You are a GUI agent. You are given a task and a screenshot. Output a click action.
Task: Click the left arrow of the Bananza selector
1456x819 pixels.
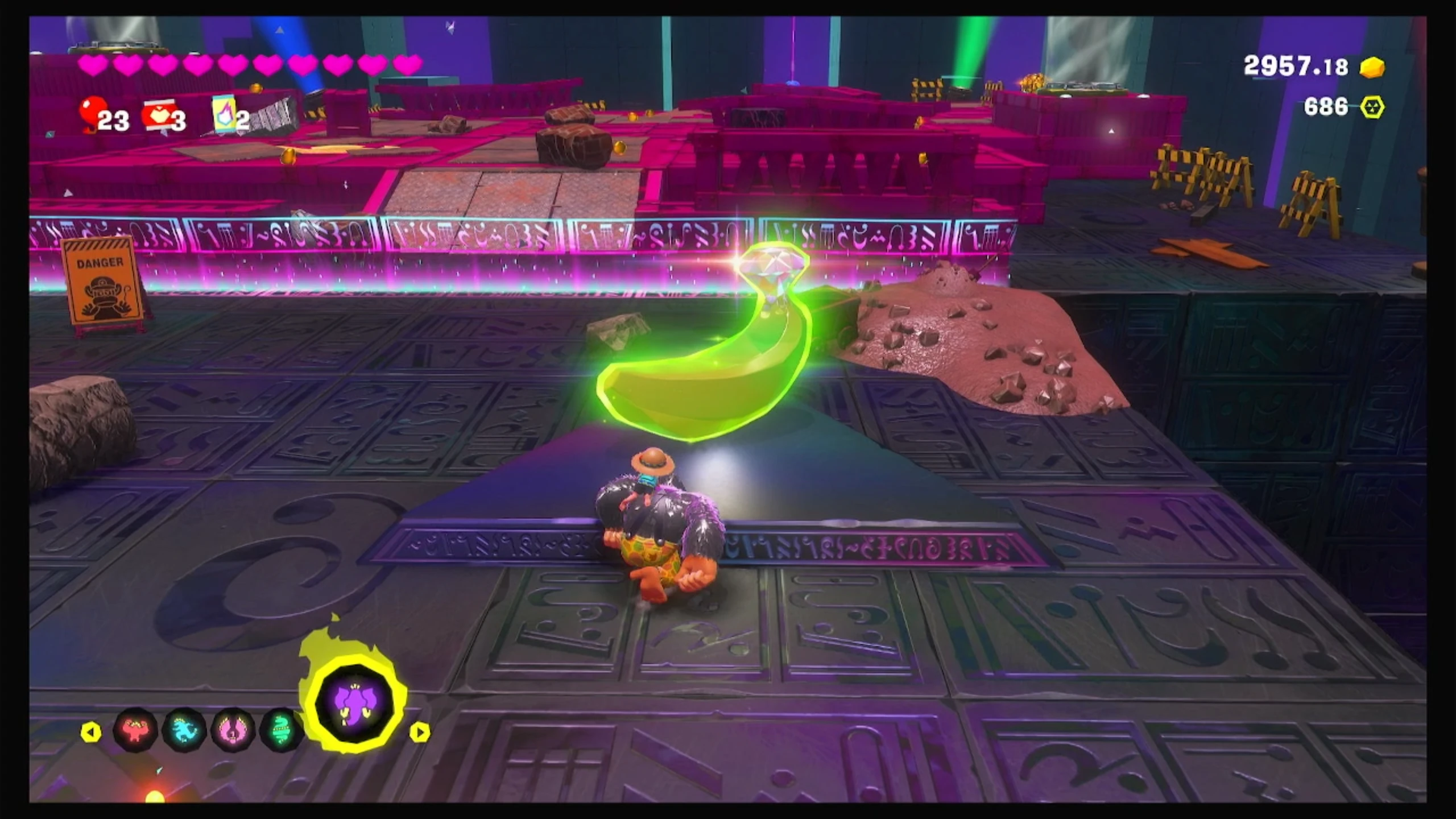coord(91,732)
